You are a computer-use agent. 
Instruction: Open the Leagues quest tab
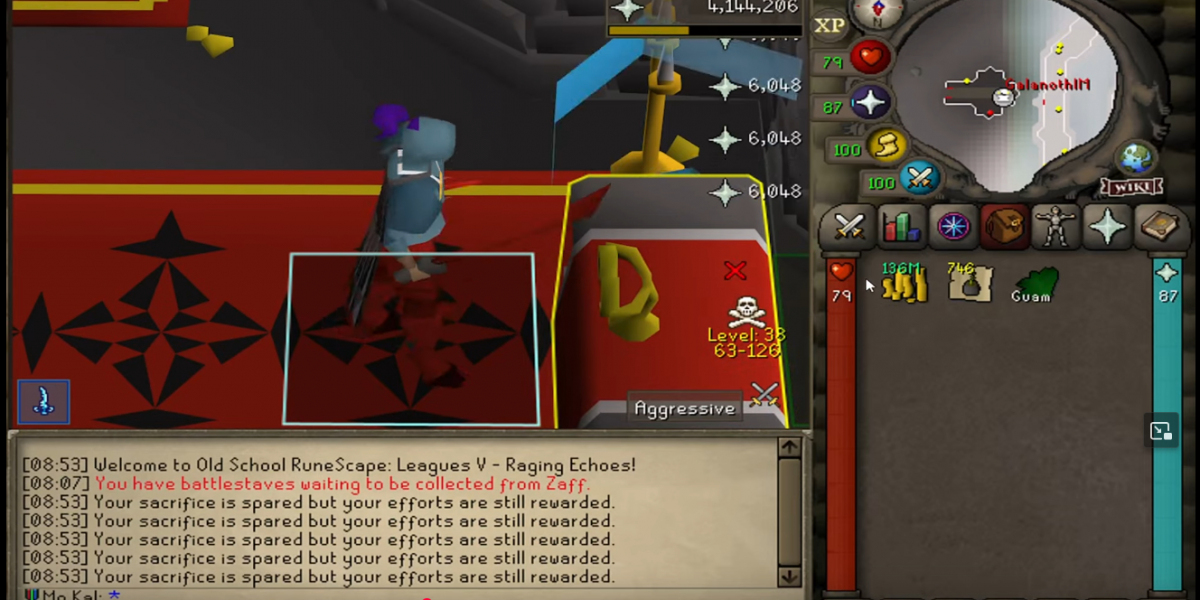[x=952, y=228]
